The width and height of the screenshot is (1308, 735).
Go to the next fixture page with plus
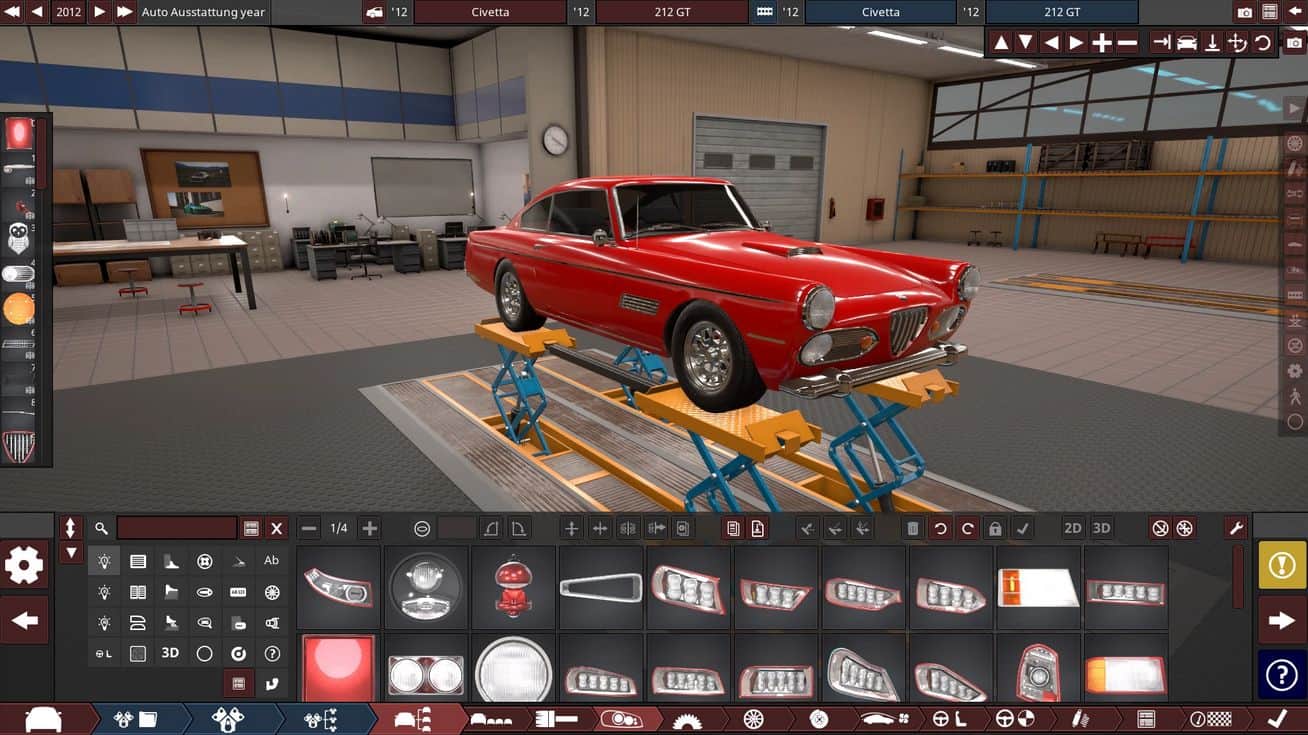(370, 528)
